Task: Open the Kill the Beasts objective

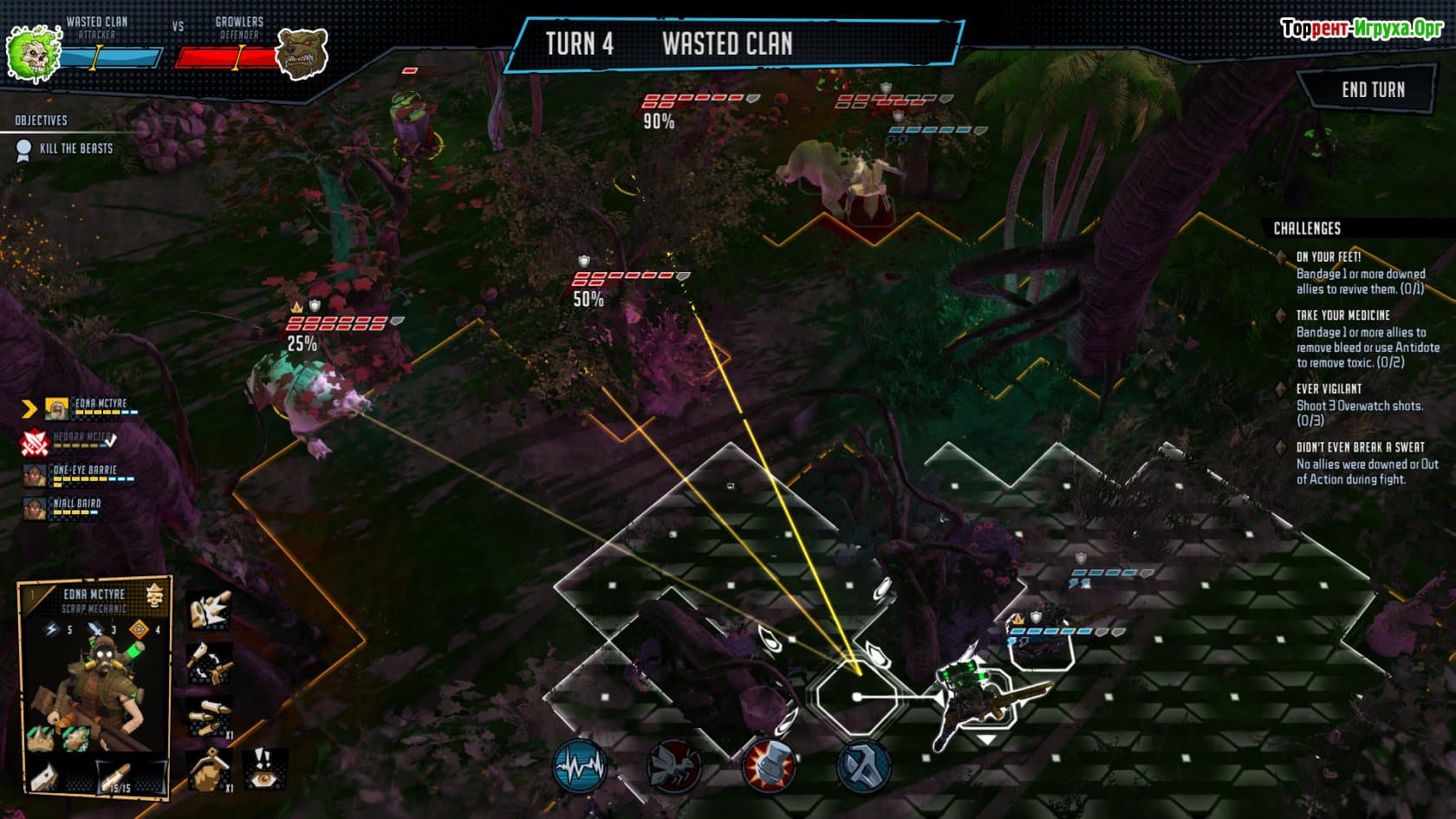Action: coord(75,149)
